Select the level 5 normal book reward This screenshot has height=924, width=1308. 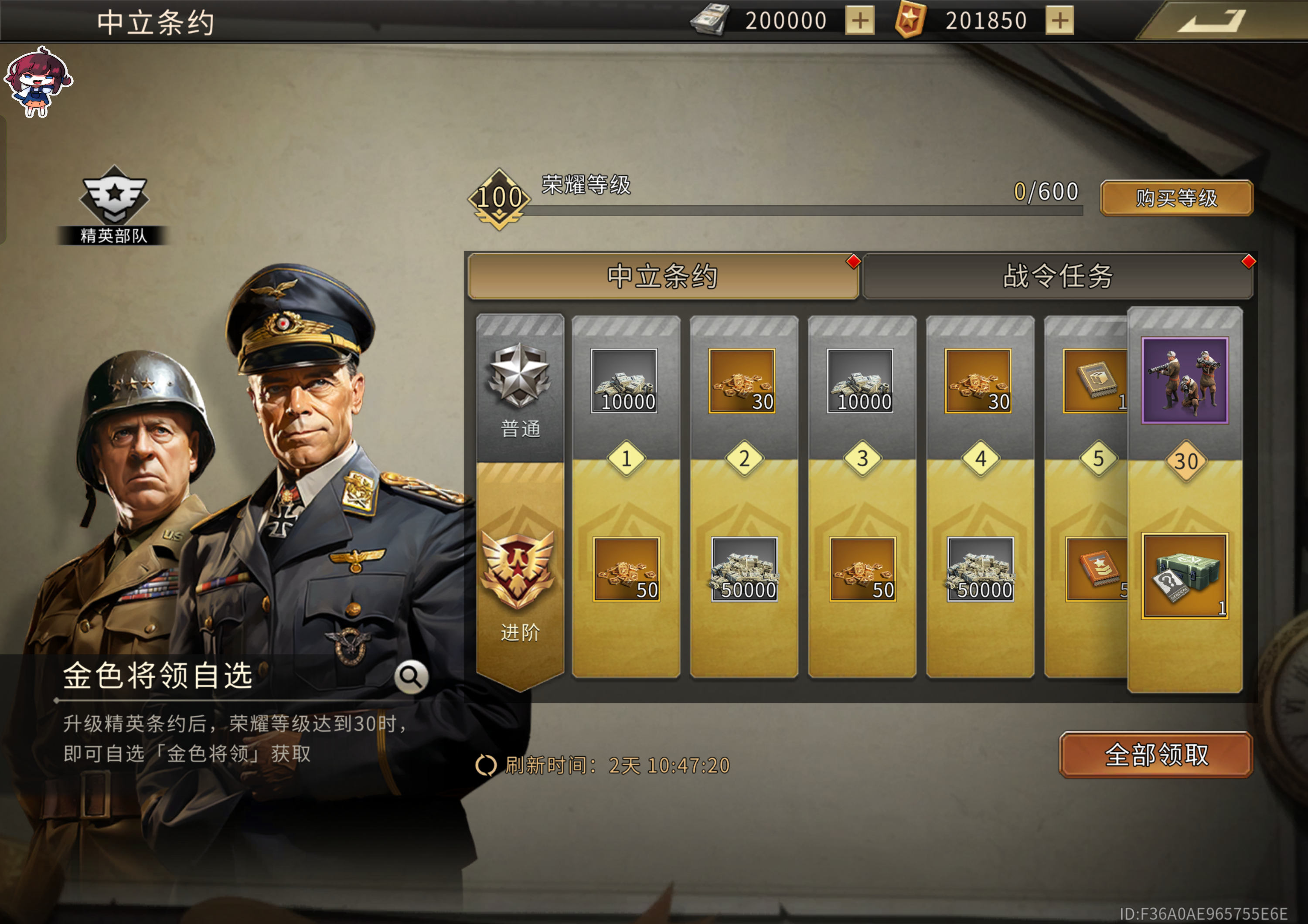(x=1095, y=380)
